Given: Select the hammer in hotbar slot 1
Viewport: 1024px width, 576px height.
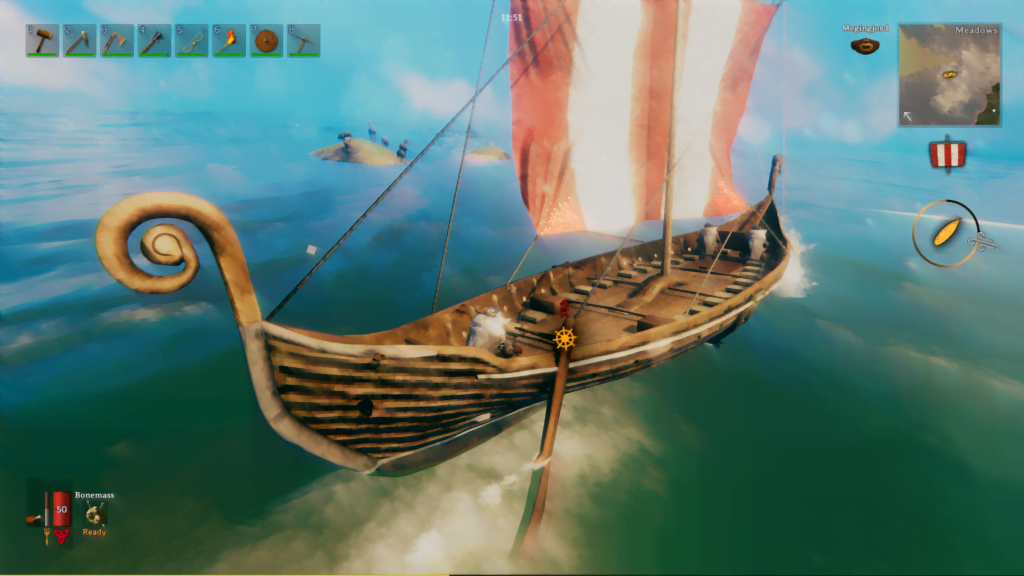Looking at the screenshot, I should [43, 40].
